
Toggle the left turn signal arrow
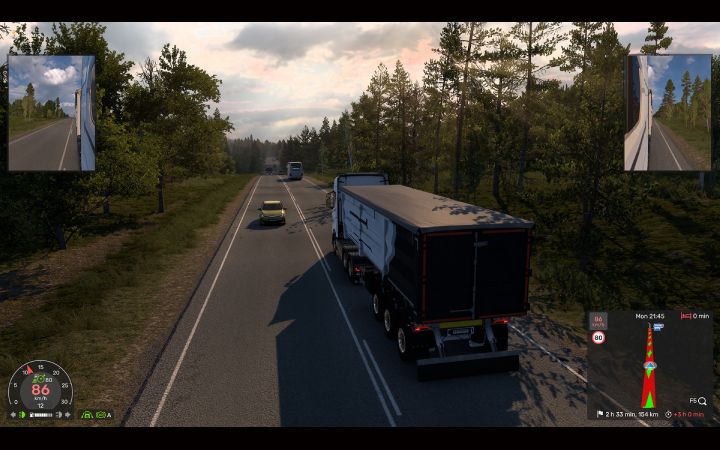click(x=13, y=414)
